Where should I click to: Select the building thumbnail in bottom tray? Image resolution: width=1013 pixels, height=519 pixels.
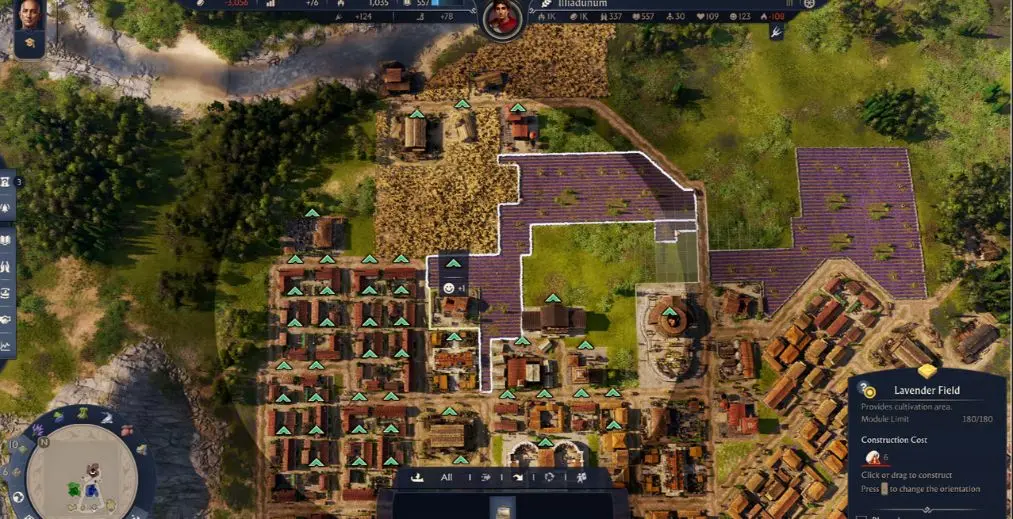click(x=502, y=507)
